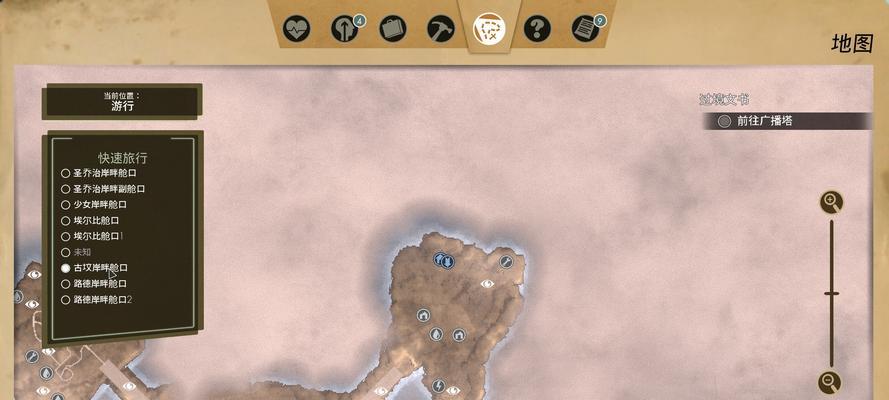Viewport: 889px width, 400px height.
Task: Click the map zoom slider handle
Action: tap(831, 294)
